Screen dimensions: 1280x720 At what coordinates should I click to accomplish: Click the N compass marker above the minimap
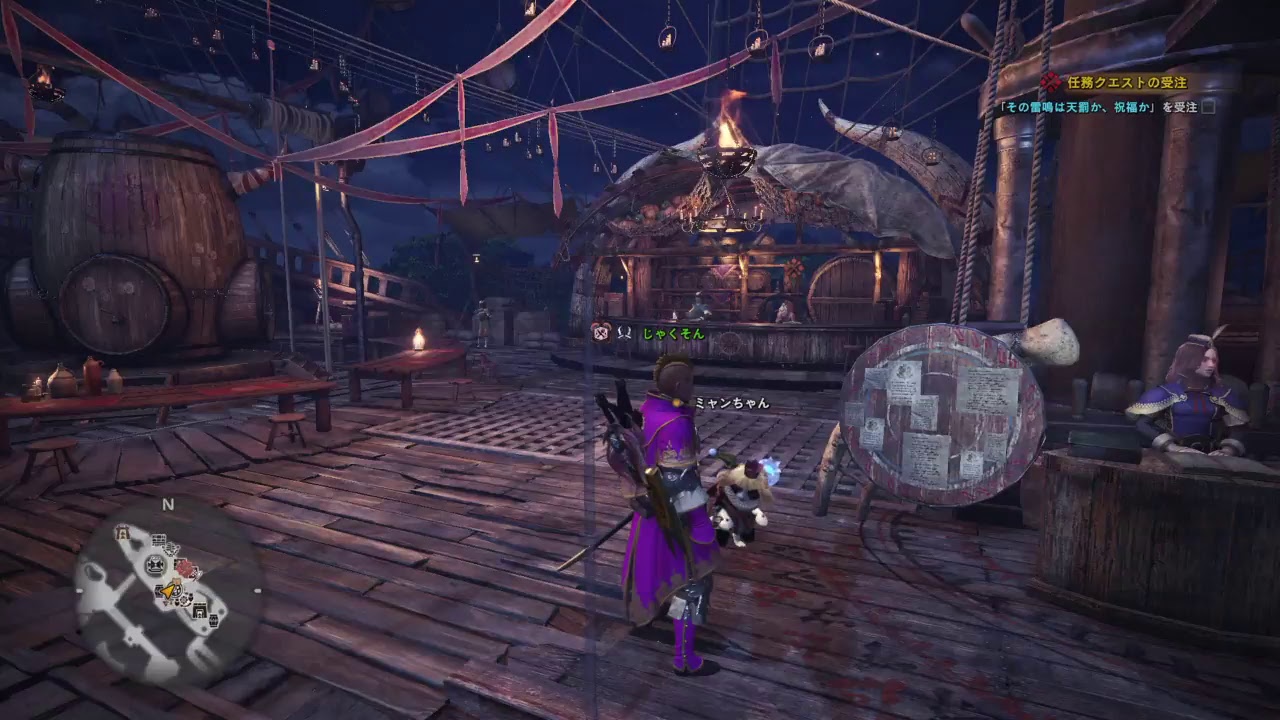point(166,503)
